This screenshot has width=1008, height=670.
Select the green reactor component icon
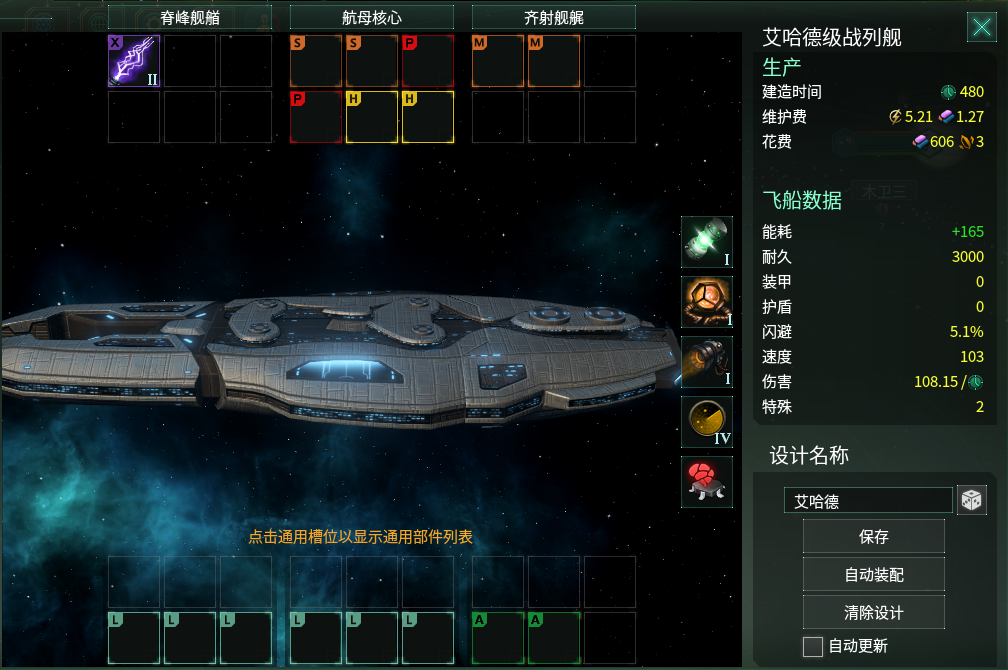[x=707, y=242]
